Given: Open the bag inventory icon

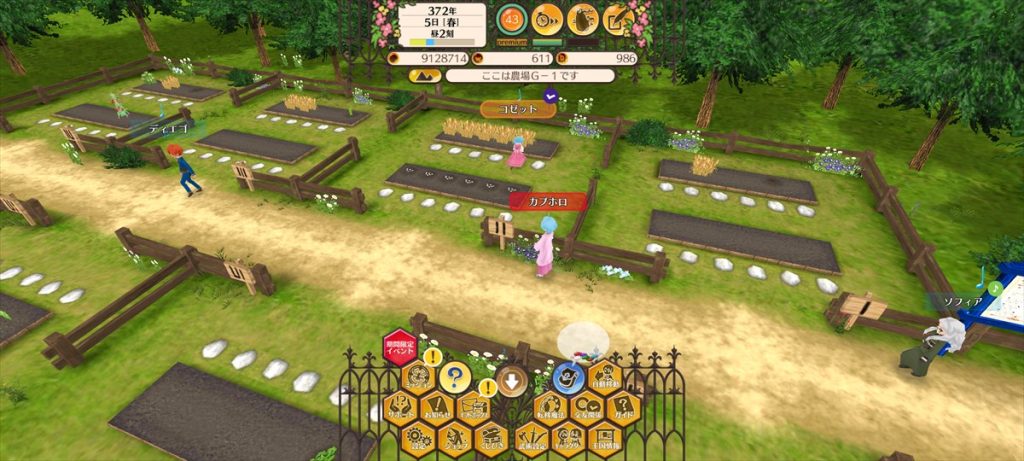Looking at the screenshot, I should pyautogui.click(x=582, y=17).
